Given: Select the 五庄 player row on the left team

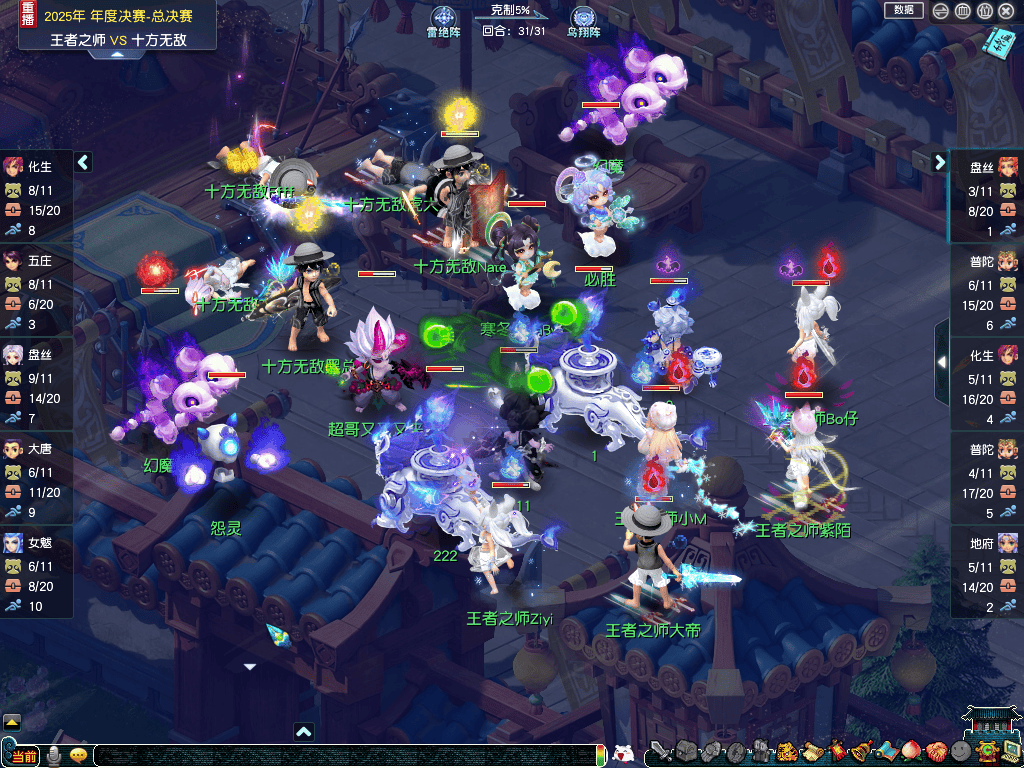Looking at the screenshot, I should coord(36,284).
